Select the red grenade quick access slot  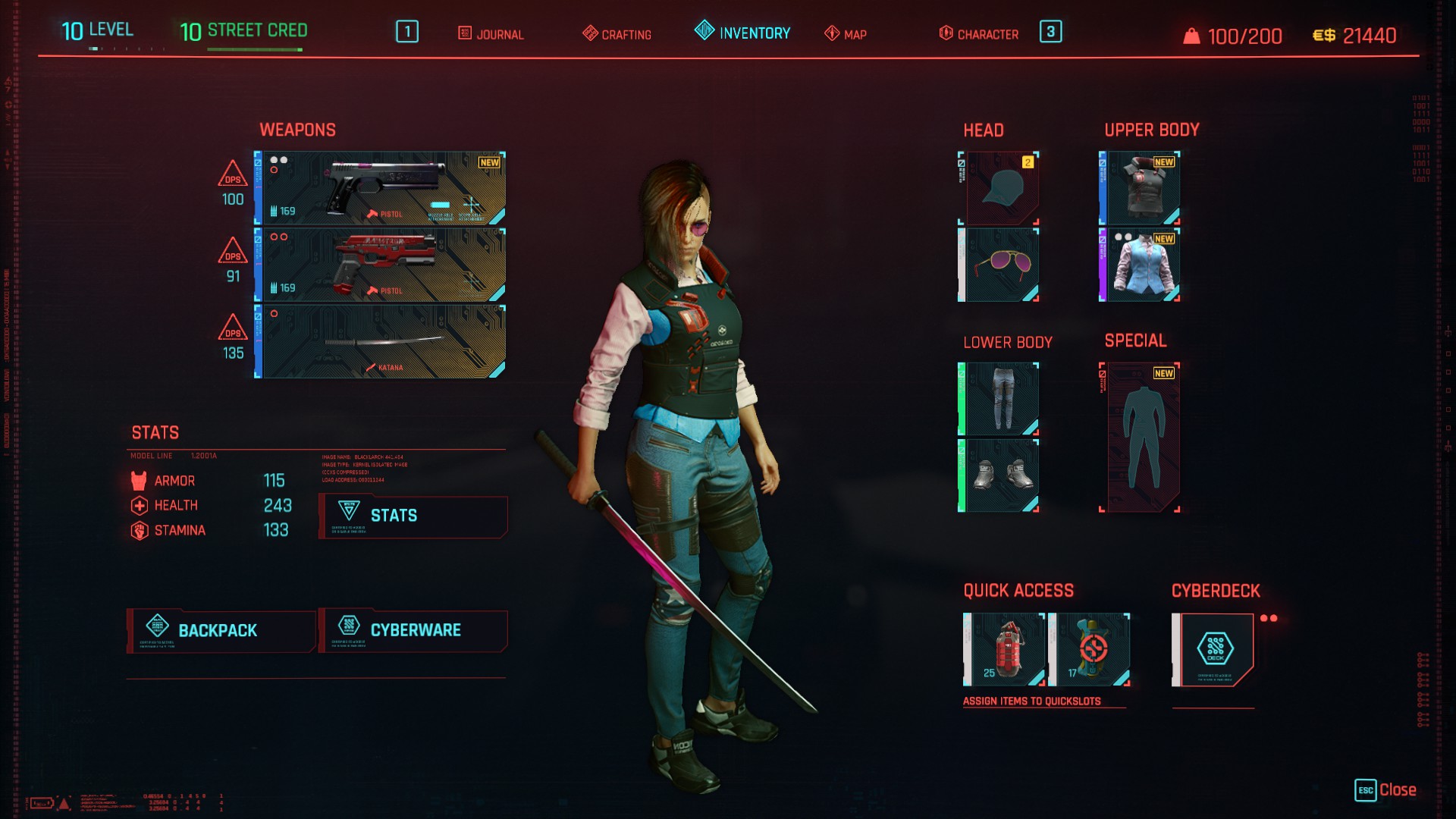(1005, 650)
